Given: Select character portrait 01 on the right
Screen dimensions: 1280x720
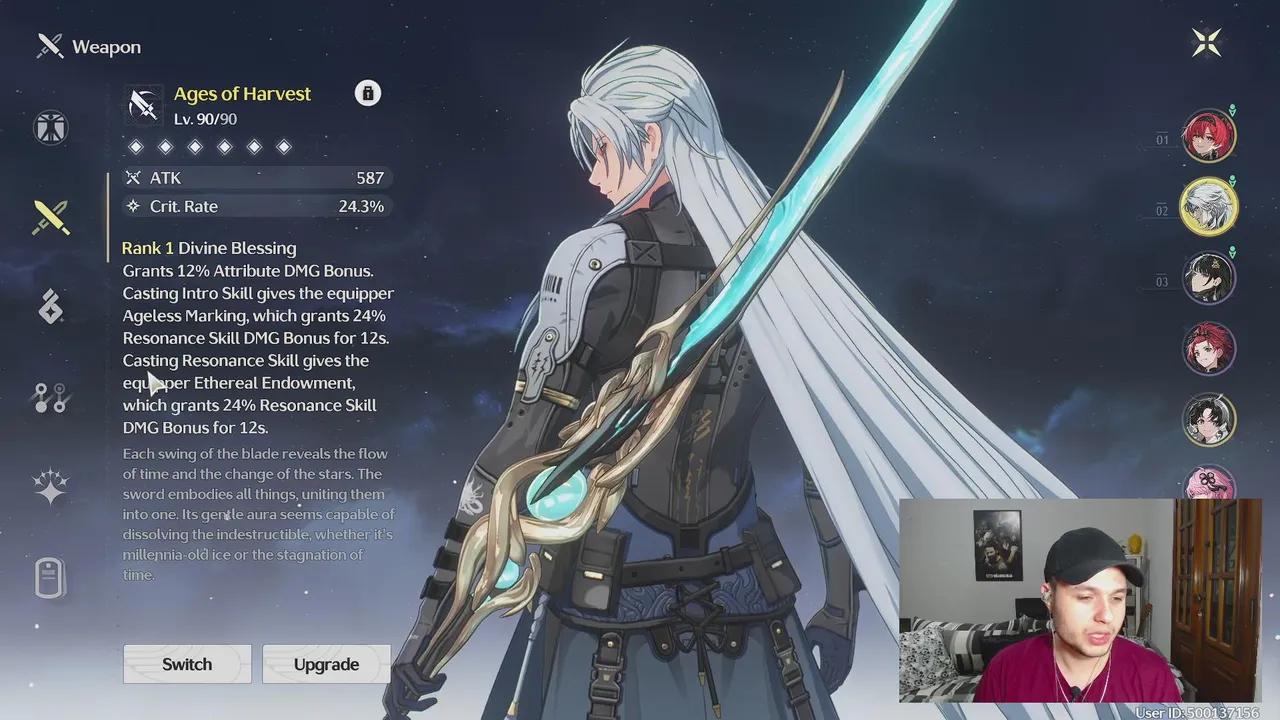Looking at the screenshot, I should coord(1209,135).
